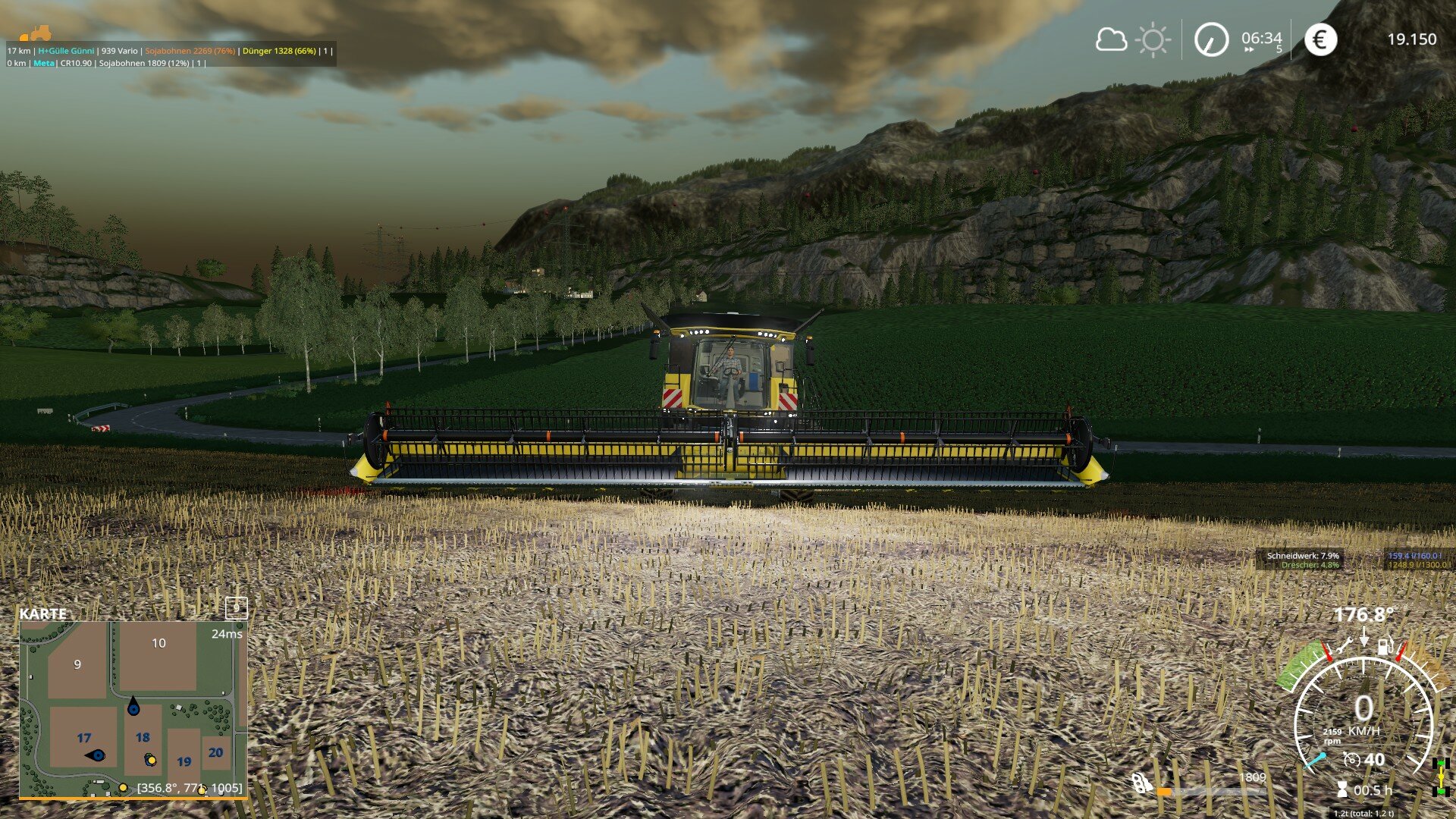This screenshot has width=1456, height=819.
Task: Click the minimap key hint box
Action: coord(237,607)
